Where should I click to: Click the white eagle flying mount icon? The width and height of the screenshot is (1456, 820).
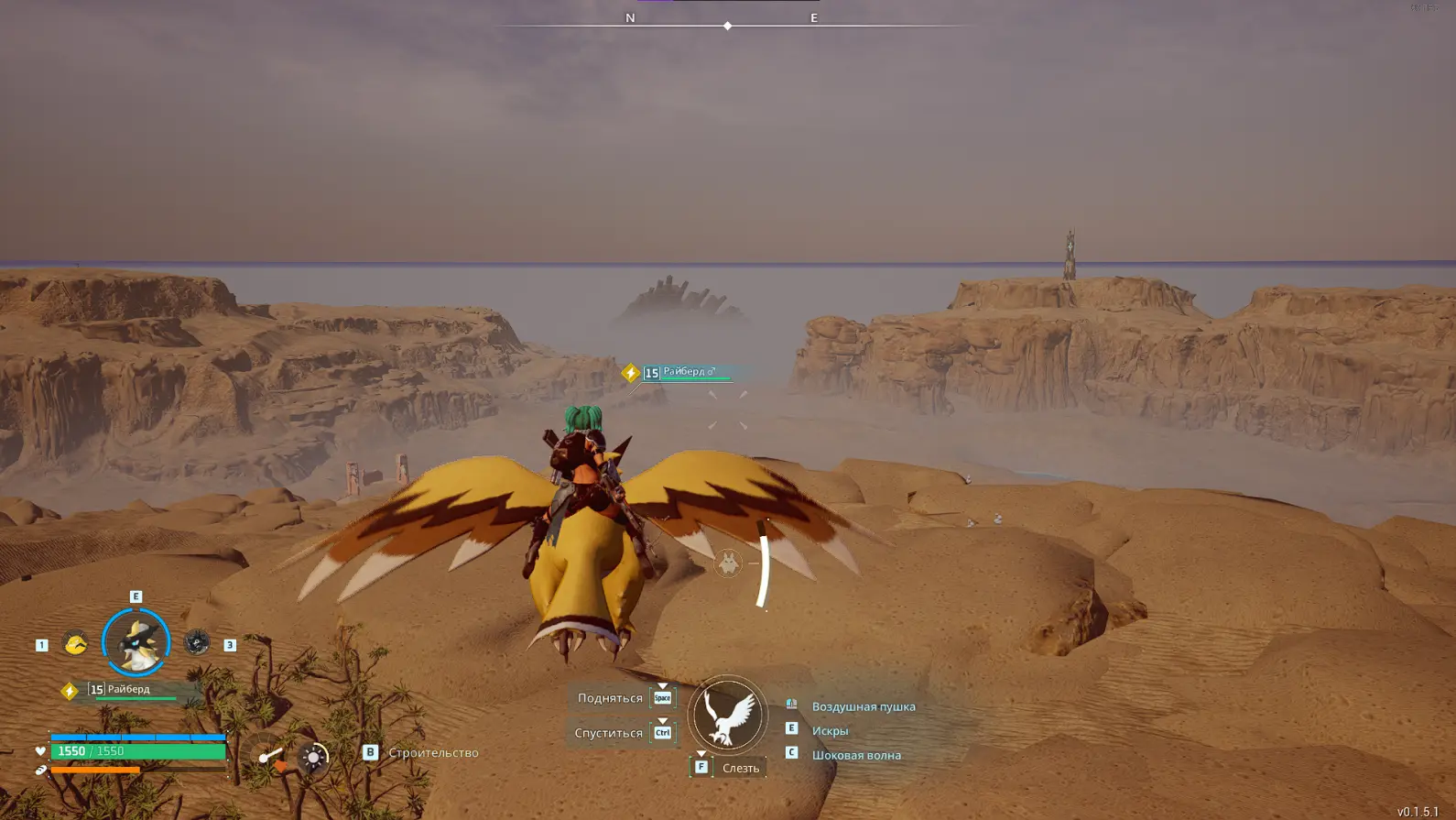pos(727,715)
